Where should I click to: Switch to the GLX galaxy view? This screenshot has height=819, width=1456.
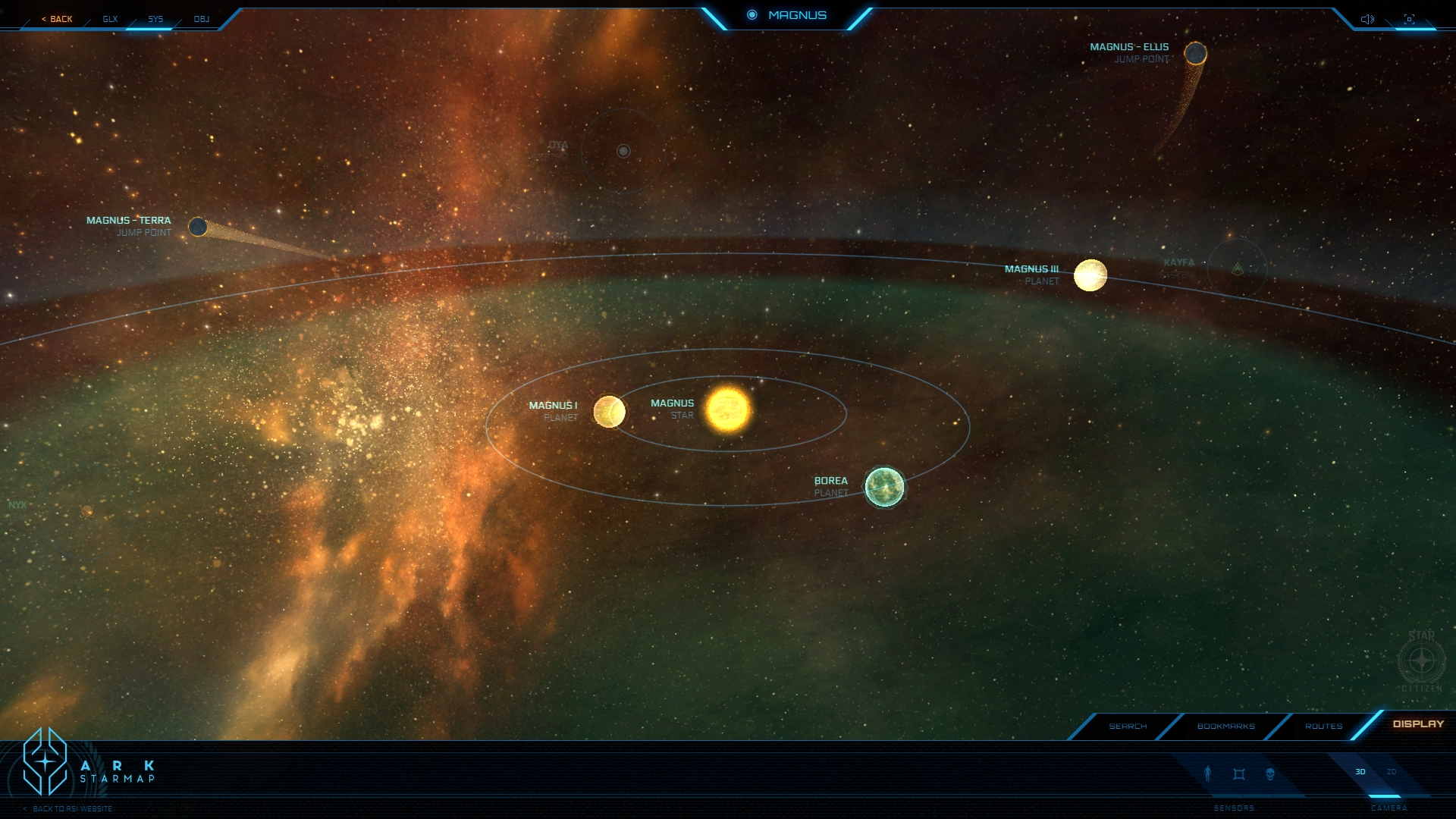click(110, 19)
